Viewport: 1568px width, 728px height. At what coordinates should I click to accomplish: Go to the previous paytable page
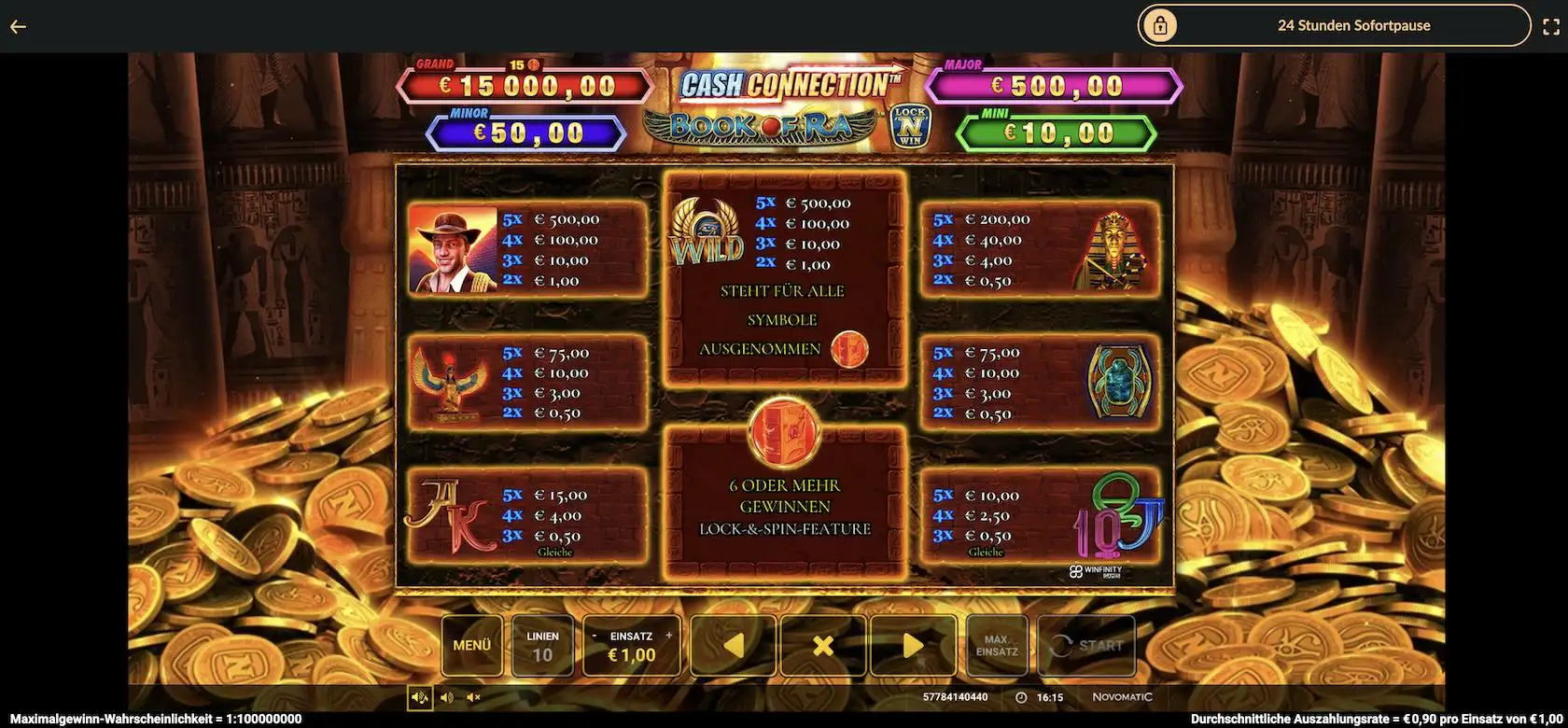click(x=733, y=645)
